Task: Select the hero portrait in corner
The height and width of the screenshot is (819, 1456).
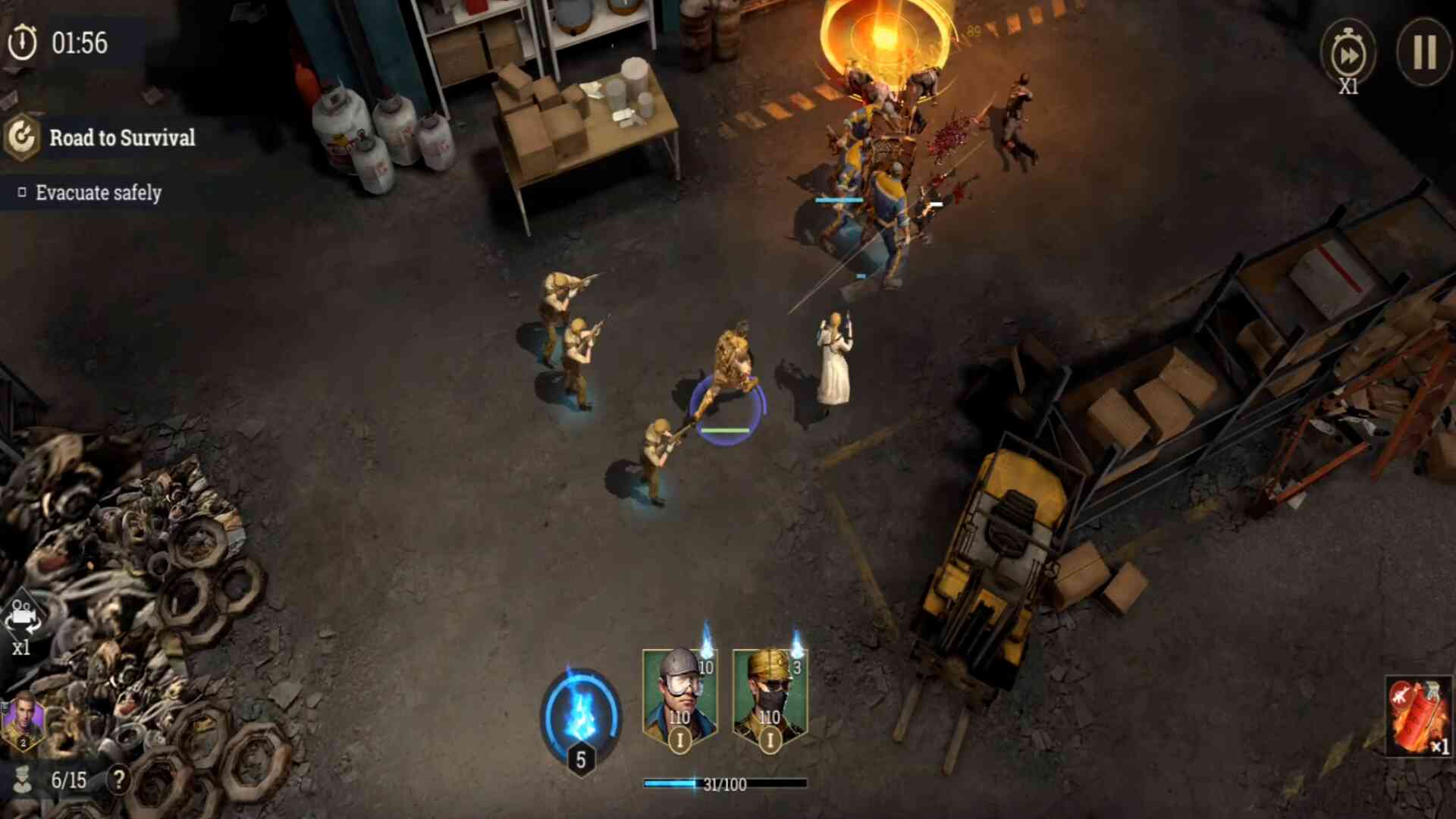Action: pyautogui.click(x=23, y=721)
